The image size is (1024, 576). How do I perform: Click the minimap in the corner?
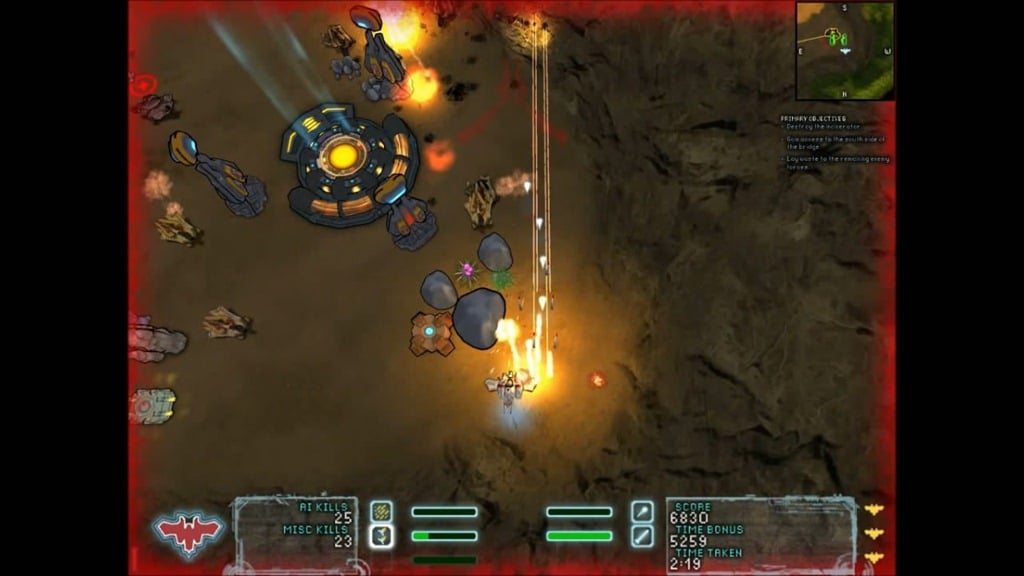pyautogui.click(x=844, y=50)
